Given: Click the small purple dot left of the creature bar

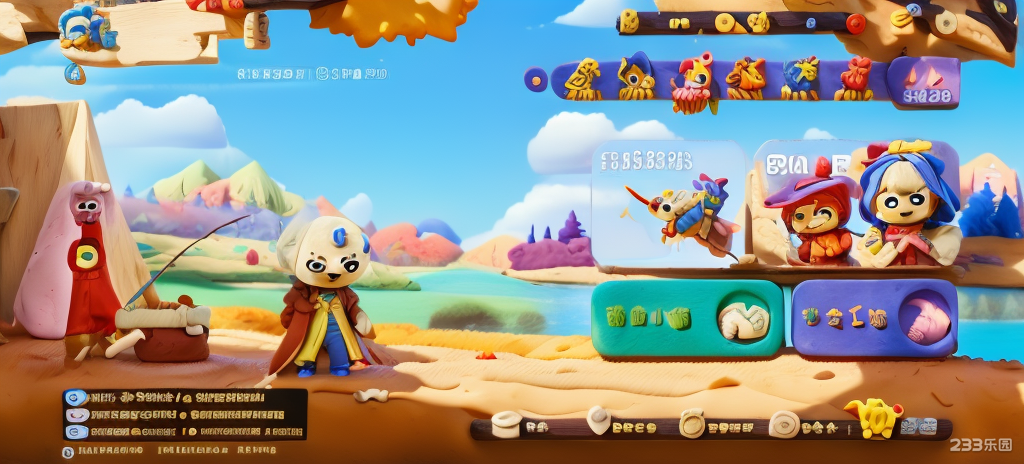Looking at the screenshot, I should point(536,79).
